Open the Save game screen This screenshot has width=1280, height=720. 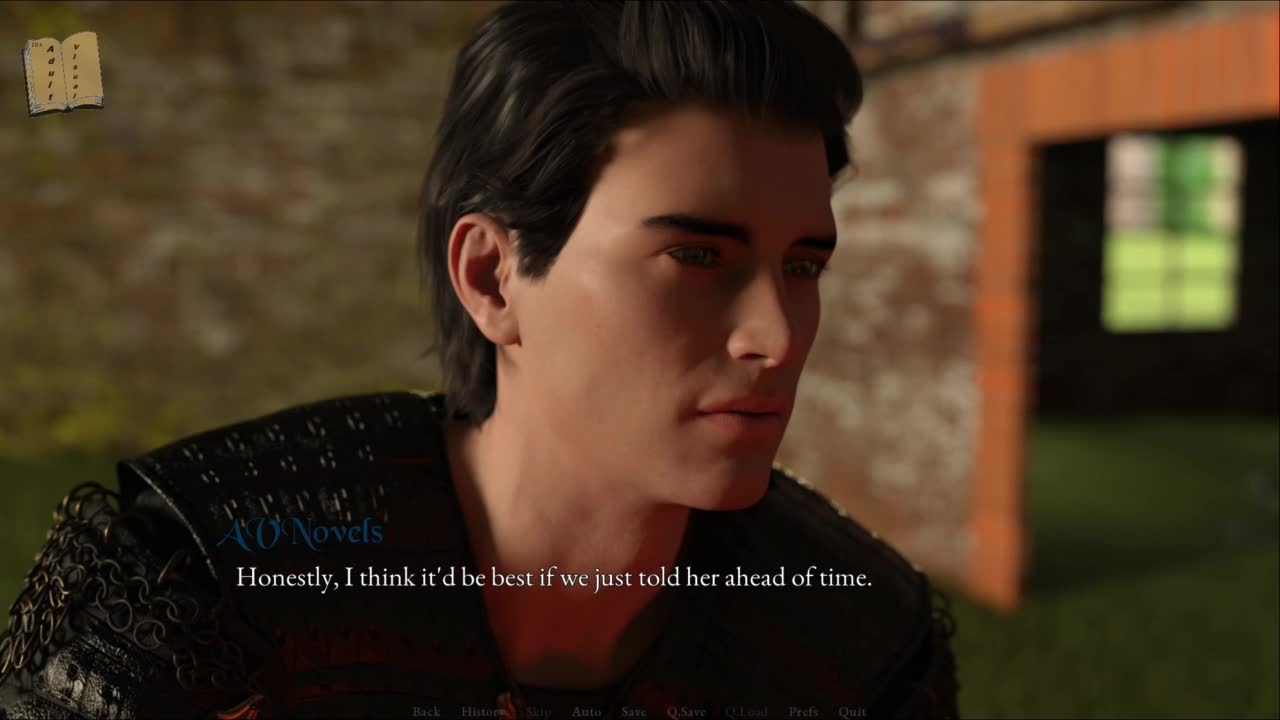(x=633, y=712)
